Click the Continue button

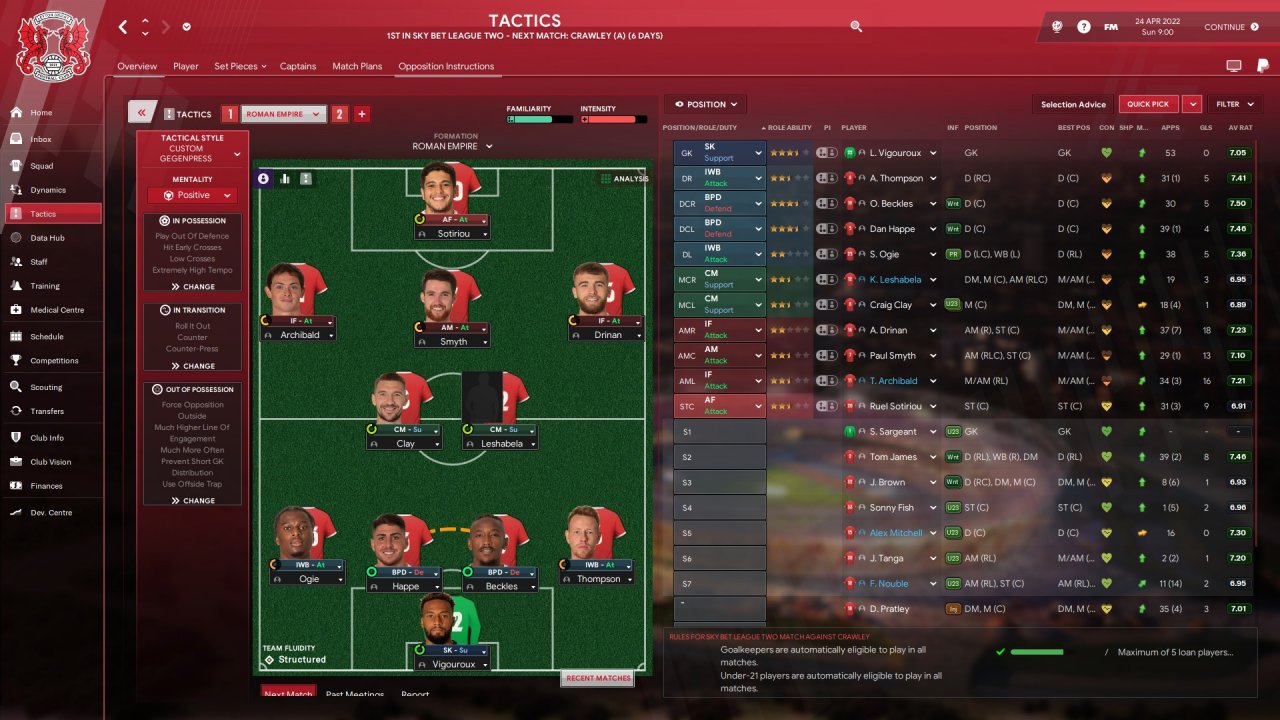click(x=1231, y=27)
